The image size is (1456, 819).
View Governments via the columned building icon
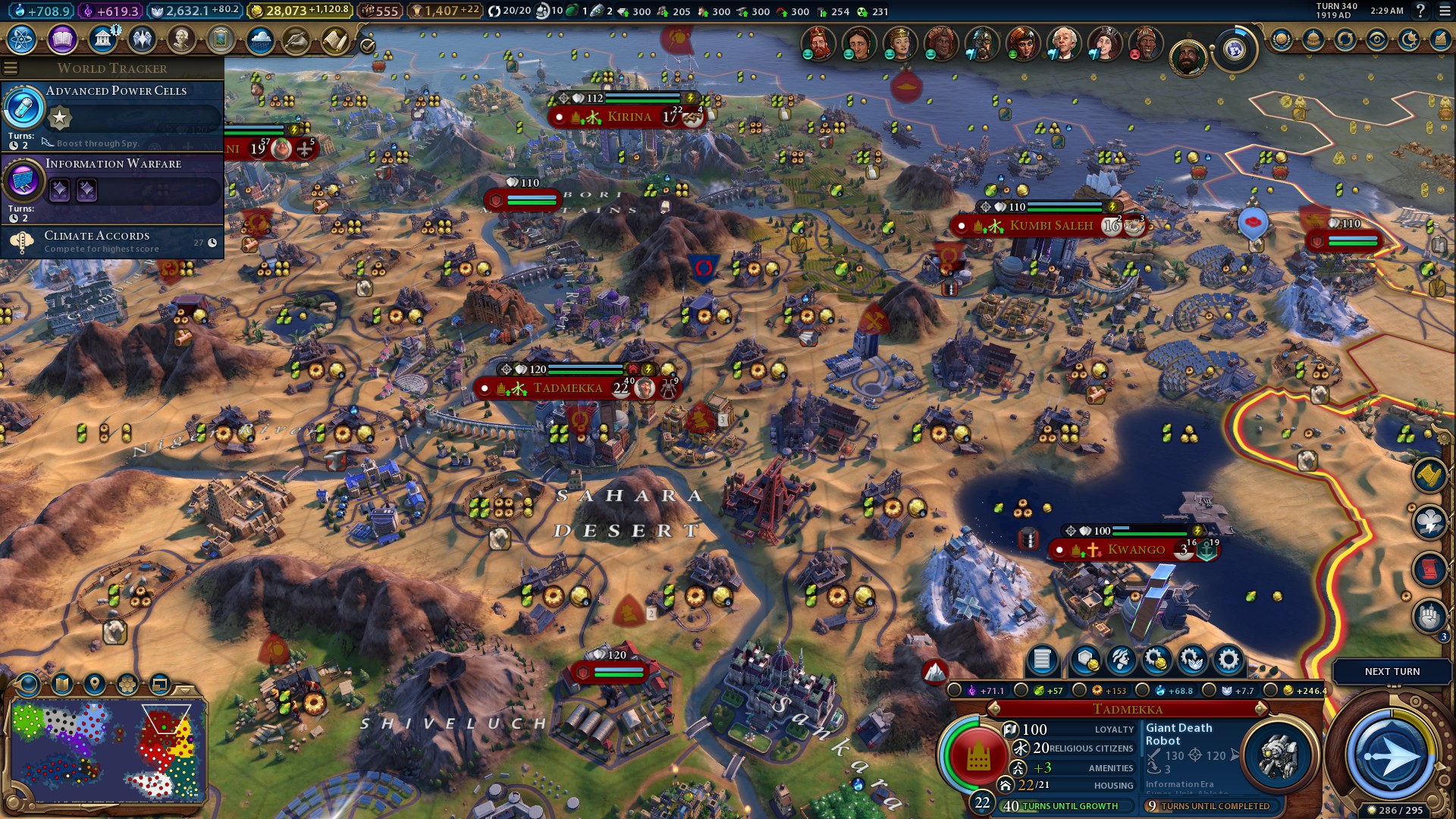point(102,39)
